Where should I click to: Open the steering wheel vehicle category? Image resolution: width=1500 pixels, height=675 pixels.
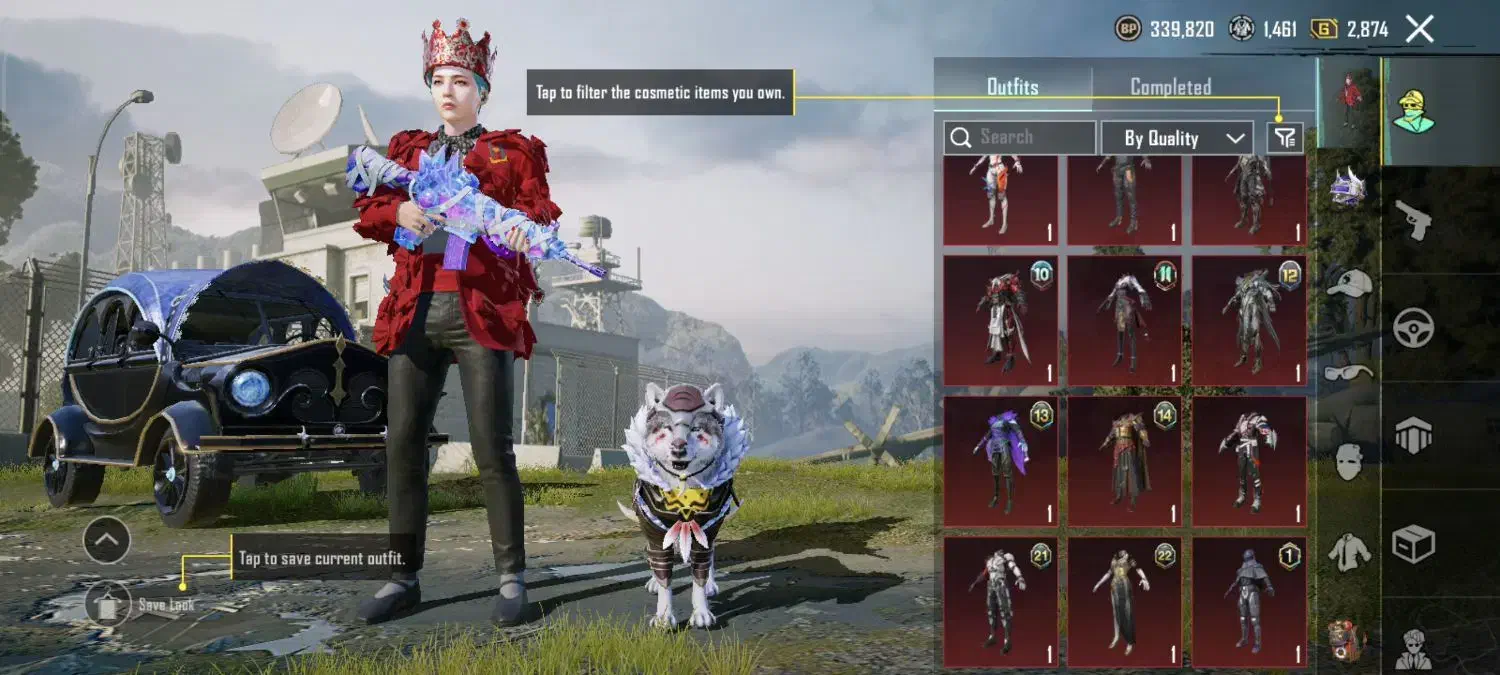[x=1413, y=327]
